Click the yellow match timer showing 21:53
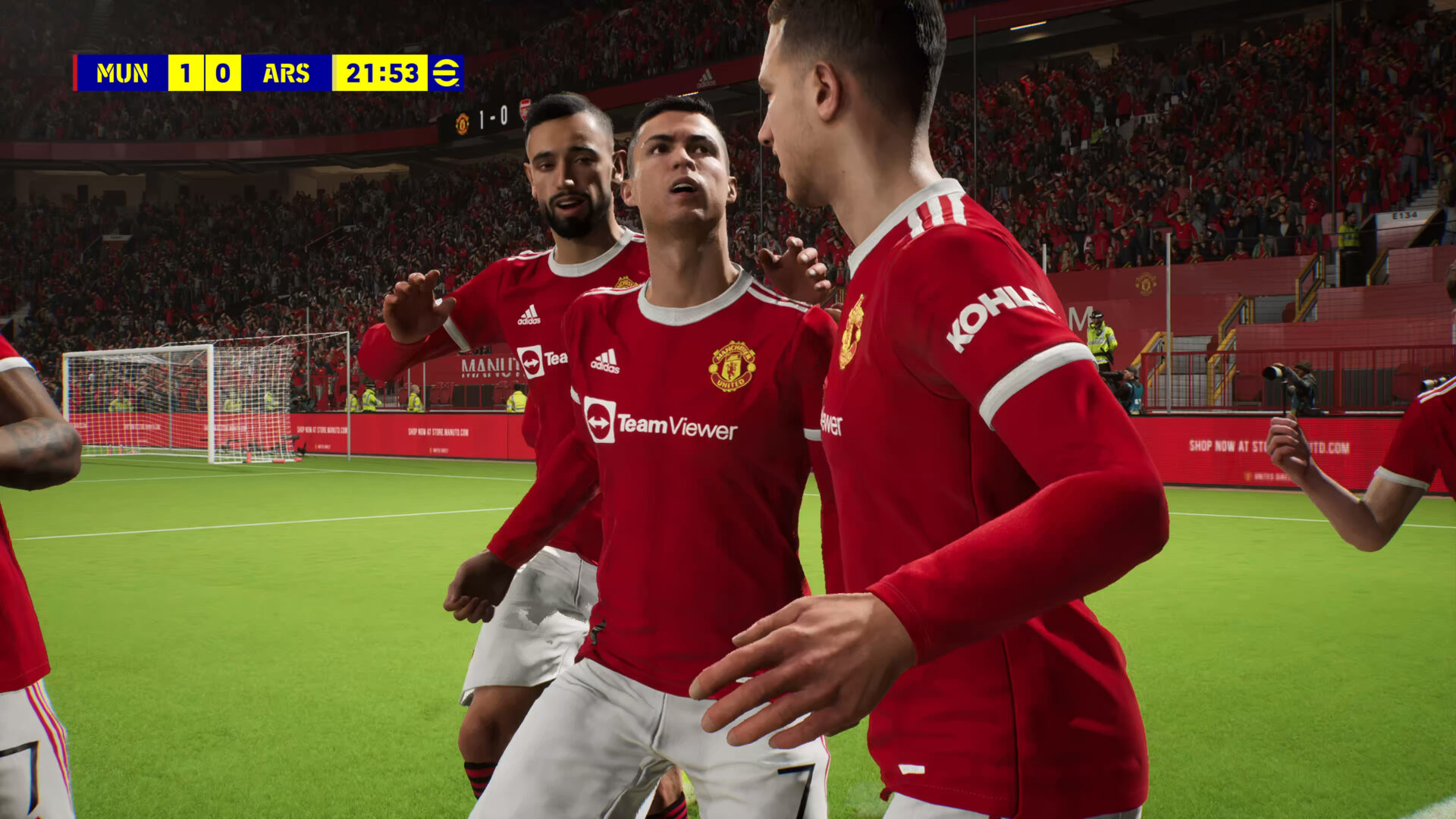1456x819 pixels. [x=383, y=74]
